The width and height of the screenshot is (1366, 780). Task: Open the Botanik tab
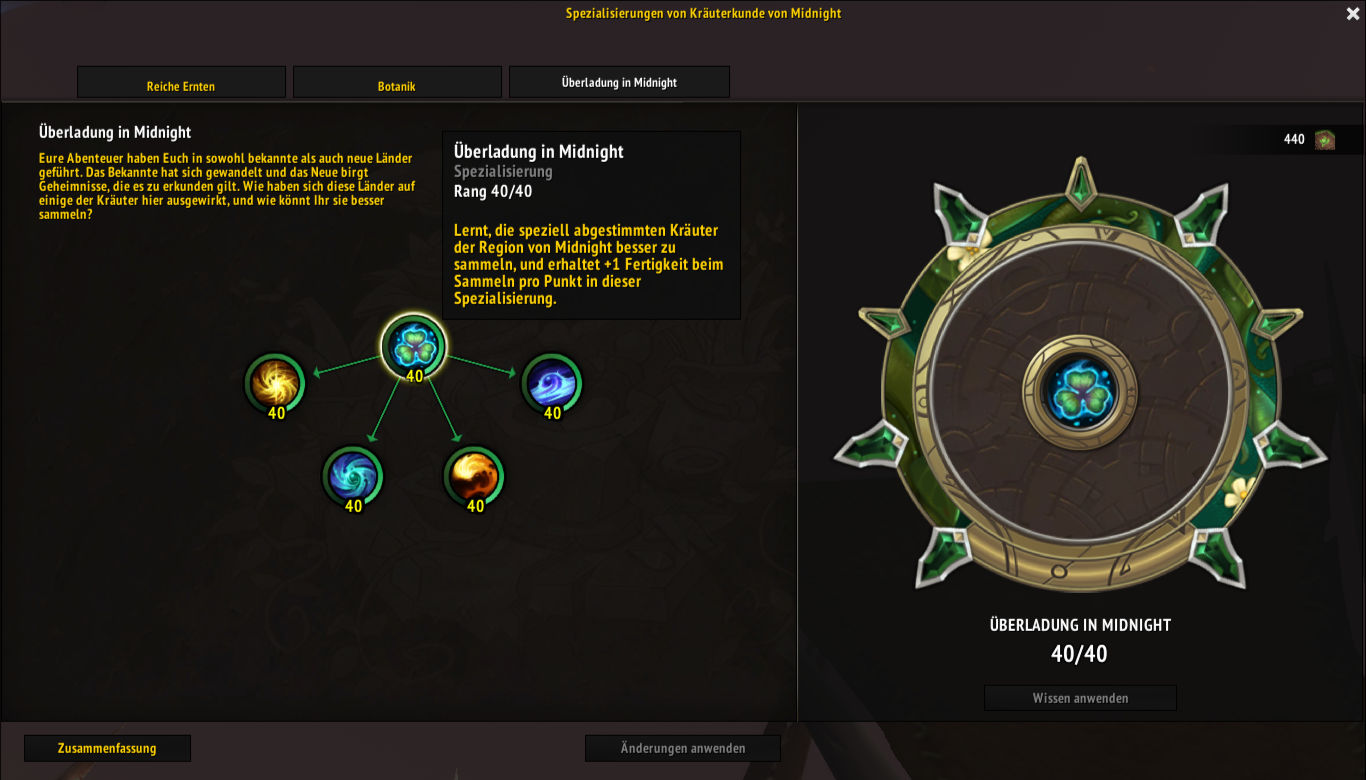coord(397,86)
